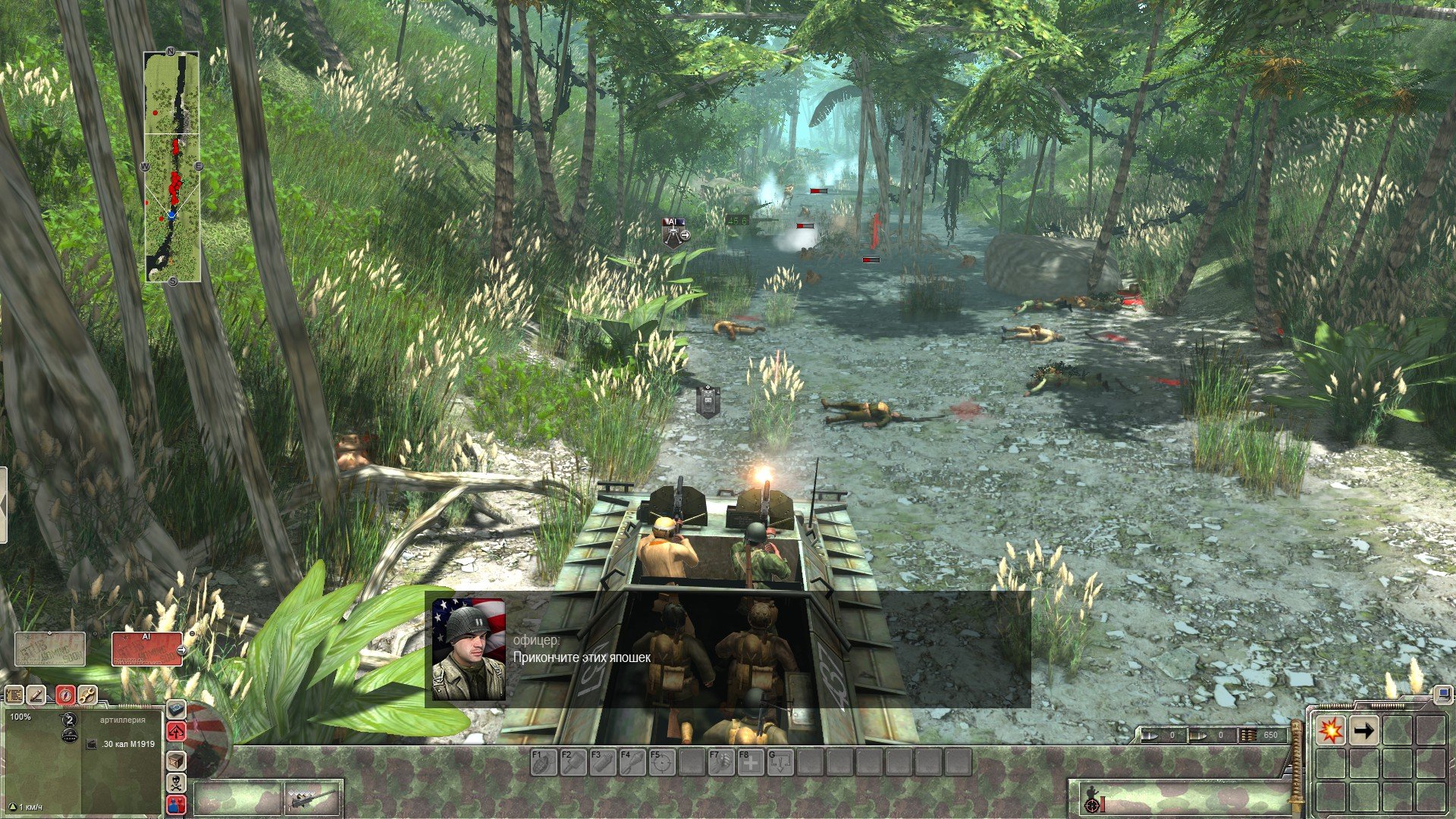Viewport: 1456px width, 819px height.
Task: Select the faded grey squad card
Action: 50,649
